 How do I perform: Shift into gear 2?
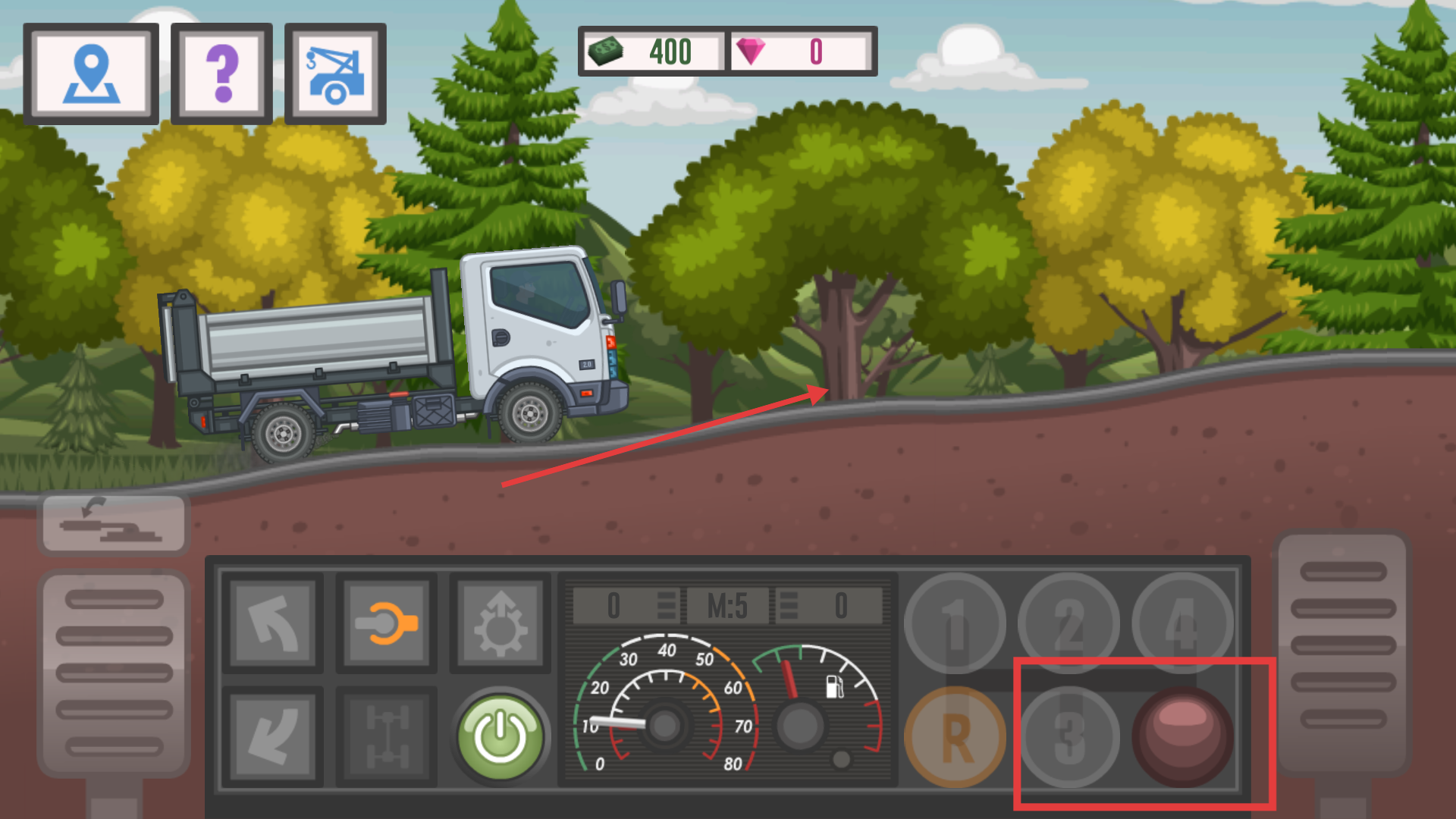(1069, 623)
